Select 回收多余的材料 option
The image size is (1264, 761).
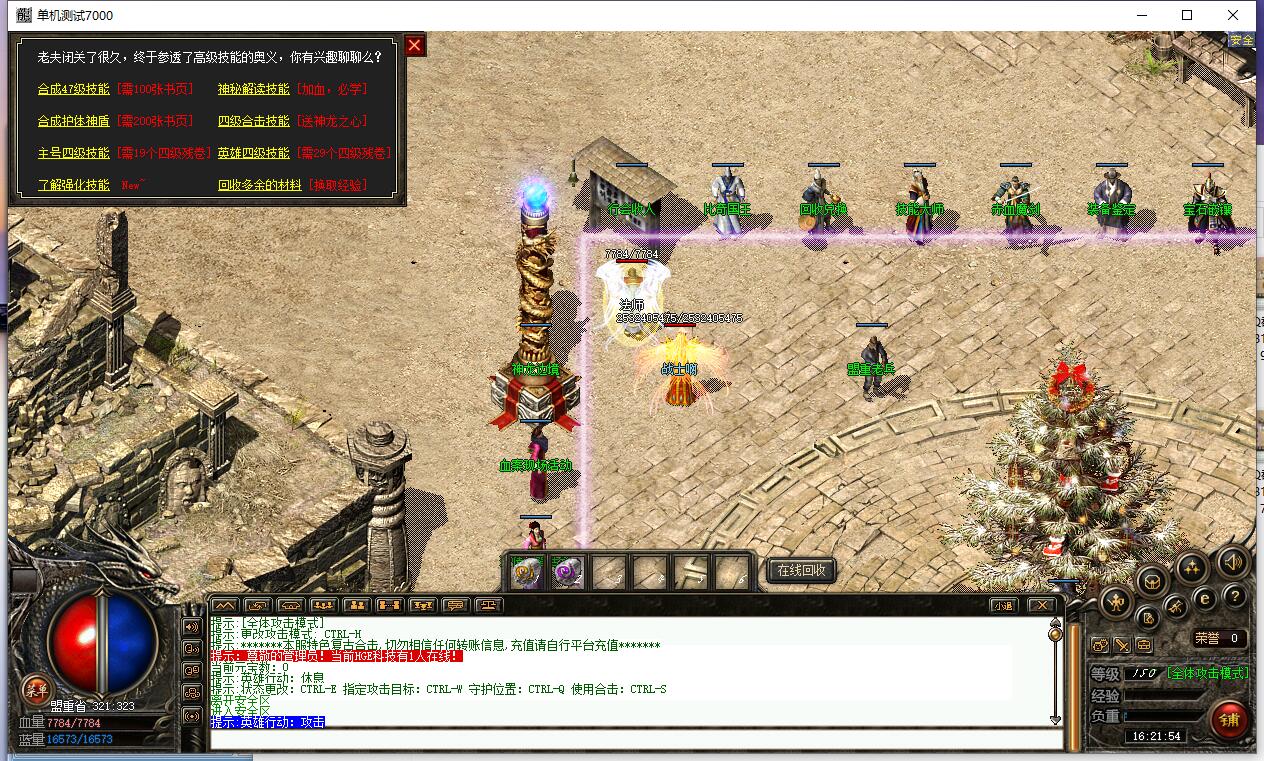point(260,185)
